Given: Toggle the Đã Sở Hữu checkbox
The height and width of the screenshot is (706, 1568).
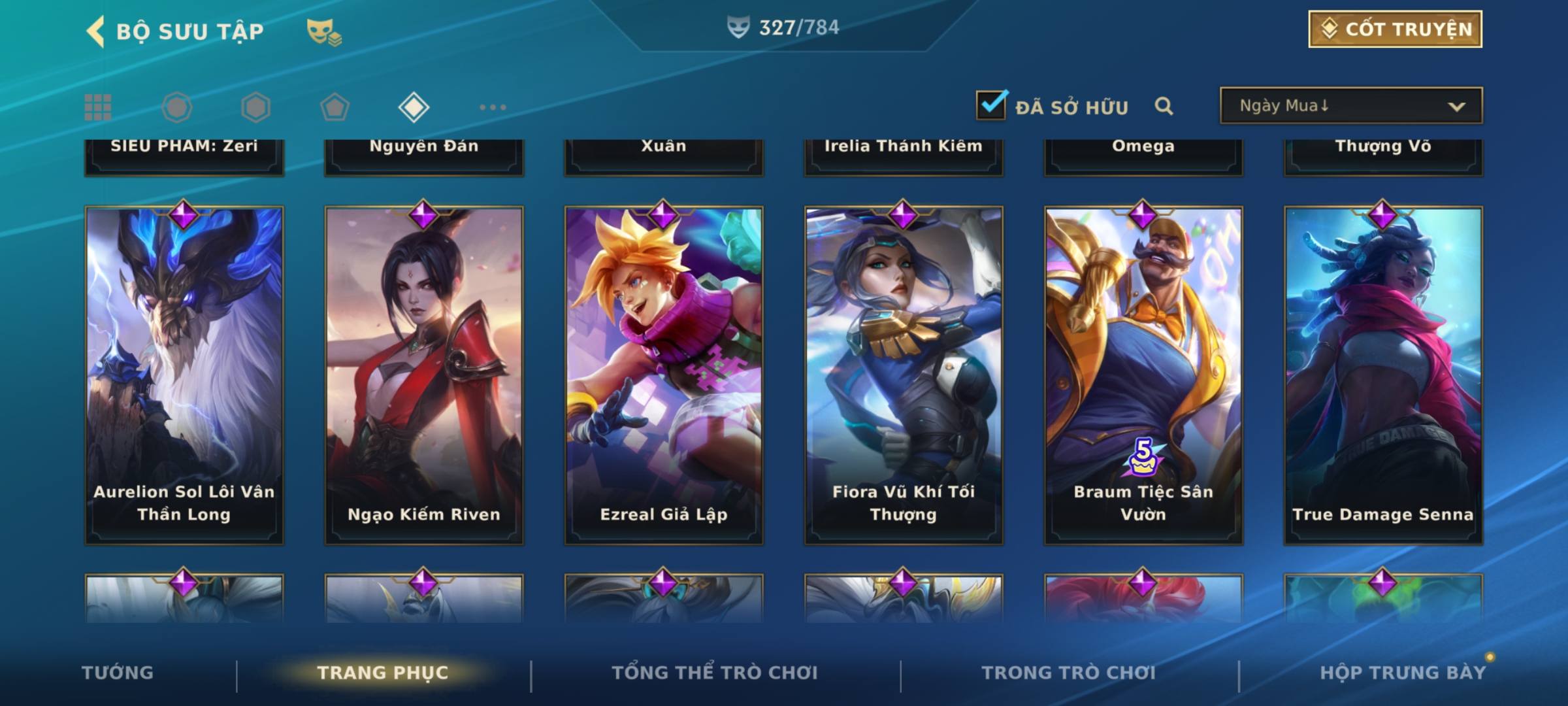Looking at the screenshot, I should [x=991, y=105].
